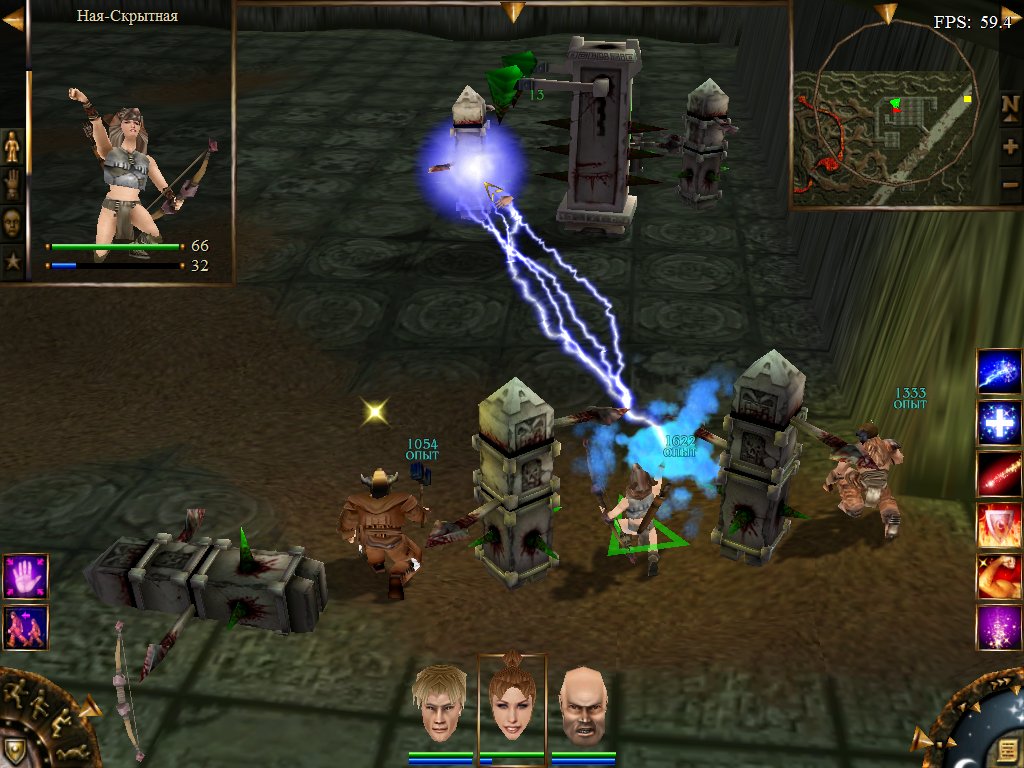The height and width of the screenshot is (768, 1024).
Task: Zoom out the minimap with minus
Action: click(1010, 184)
